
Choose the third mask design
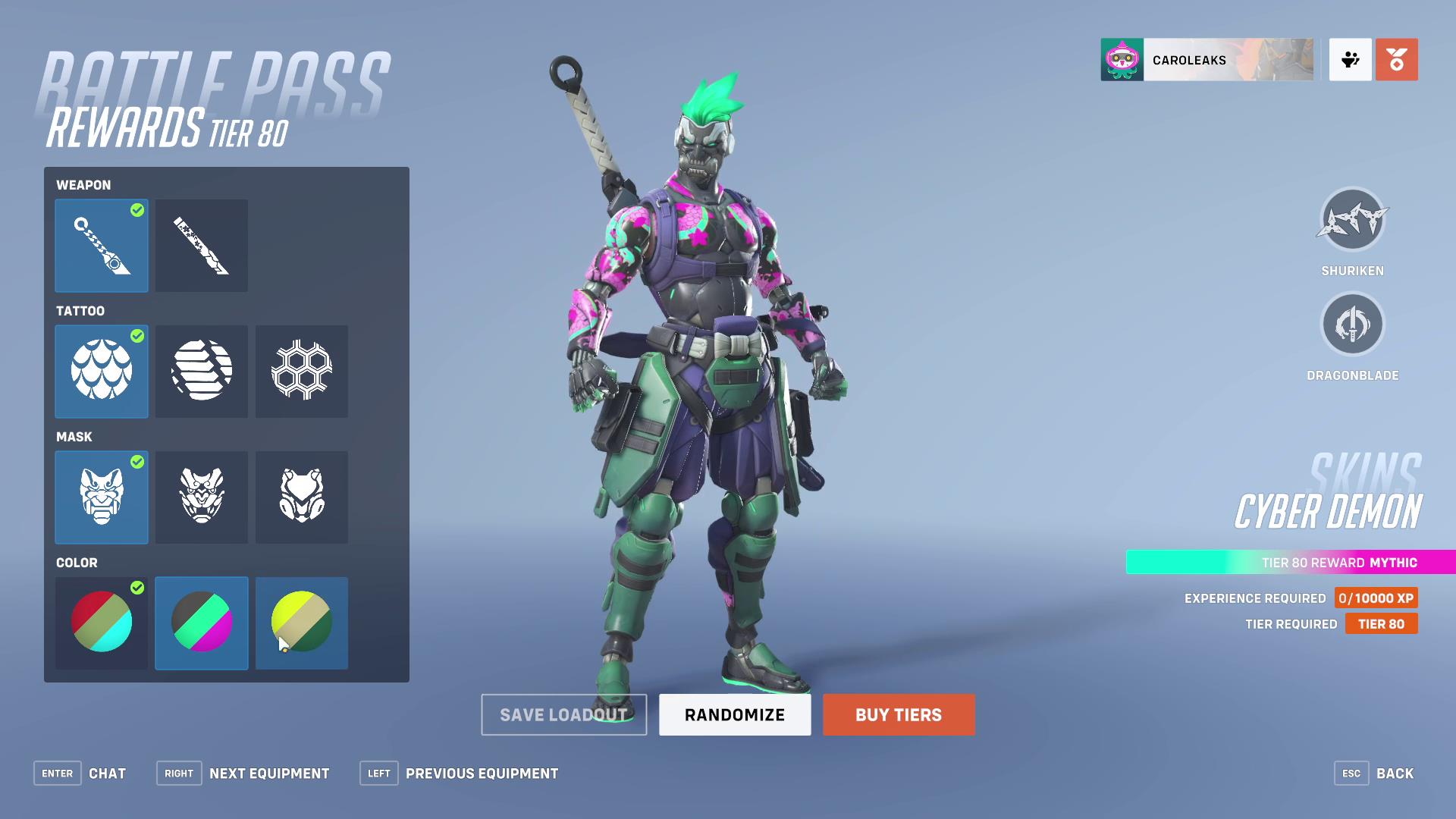click(x=301, y=497)
